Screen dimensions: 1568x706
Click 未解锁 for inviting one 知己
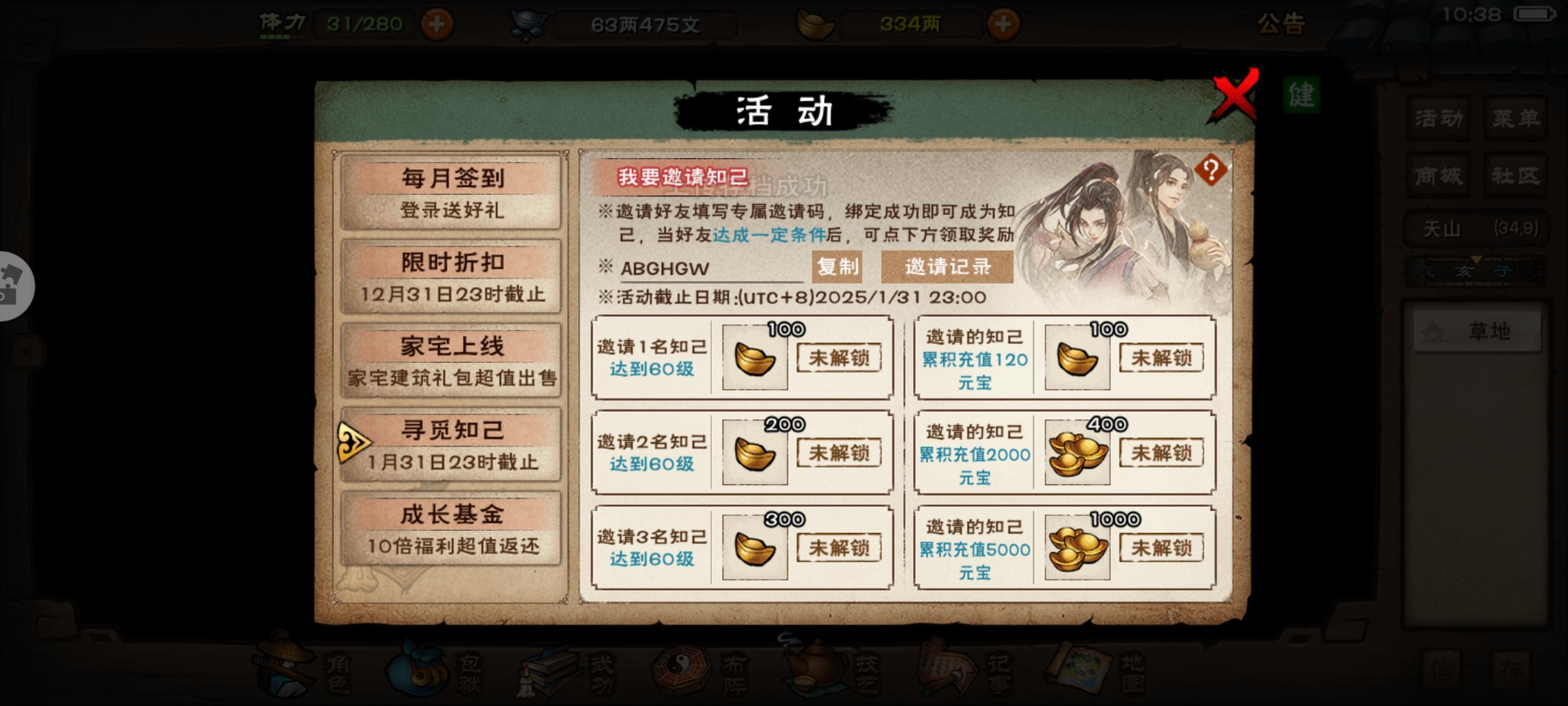tap(839, 359)
